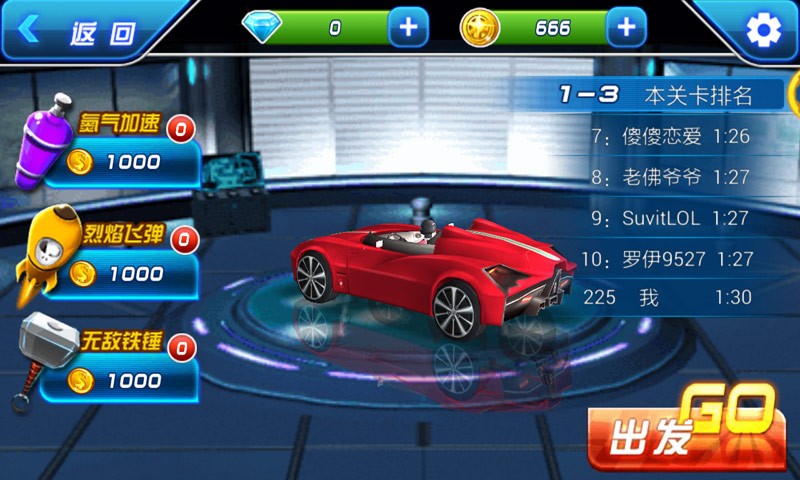Add more gold coins with the plus button
This screenshot has height=480, width=800.
coord(626,28)
